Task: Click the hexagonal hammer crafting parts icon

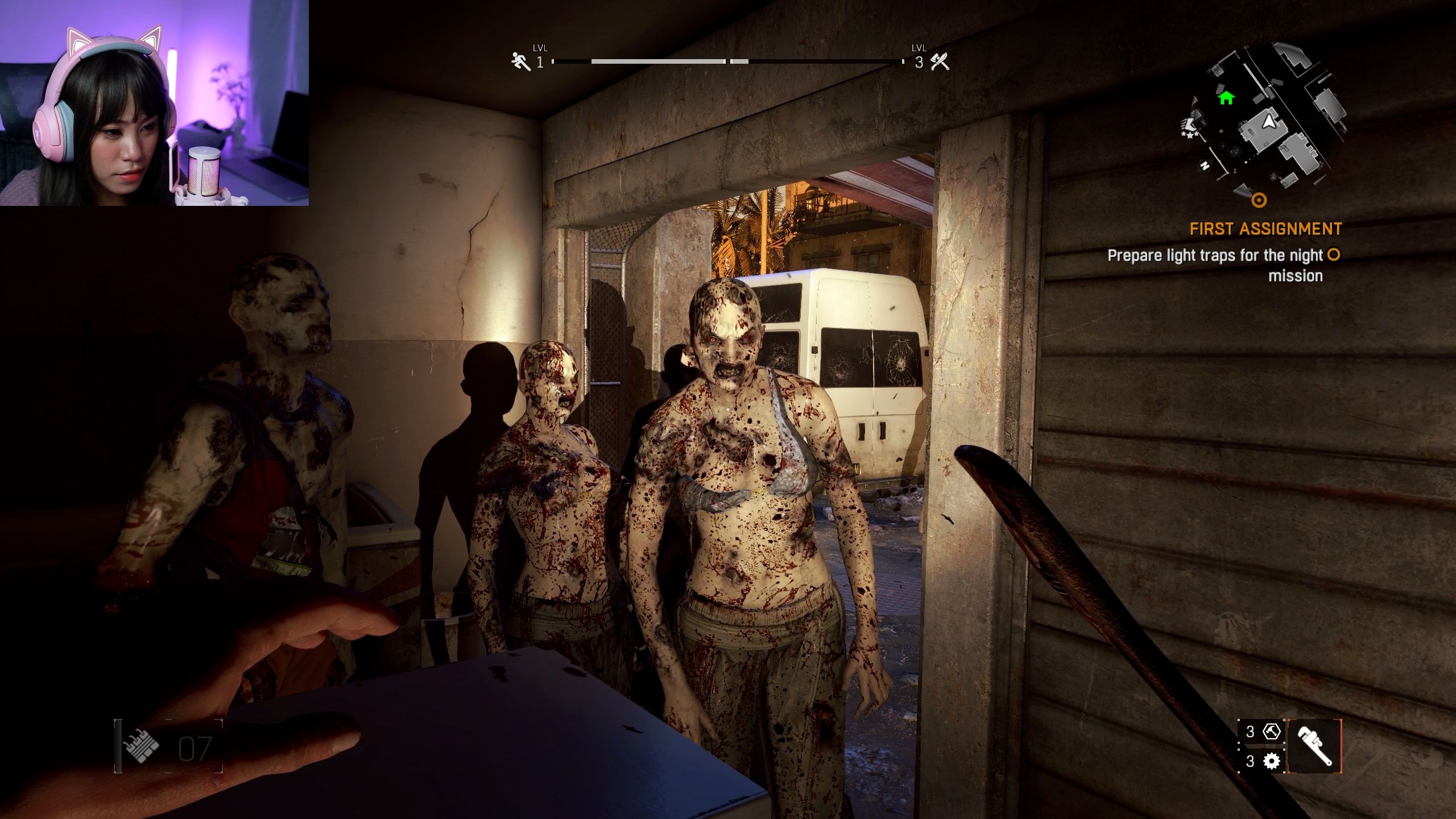Action: coord(1271,732)
